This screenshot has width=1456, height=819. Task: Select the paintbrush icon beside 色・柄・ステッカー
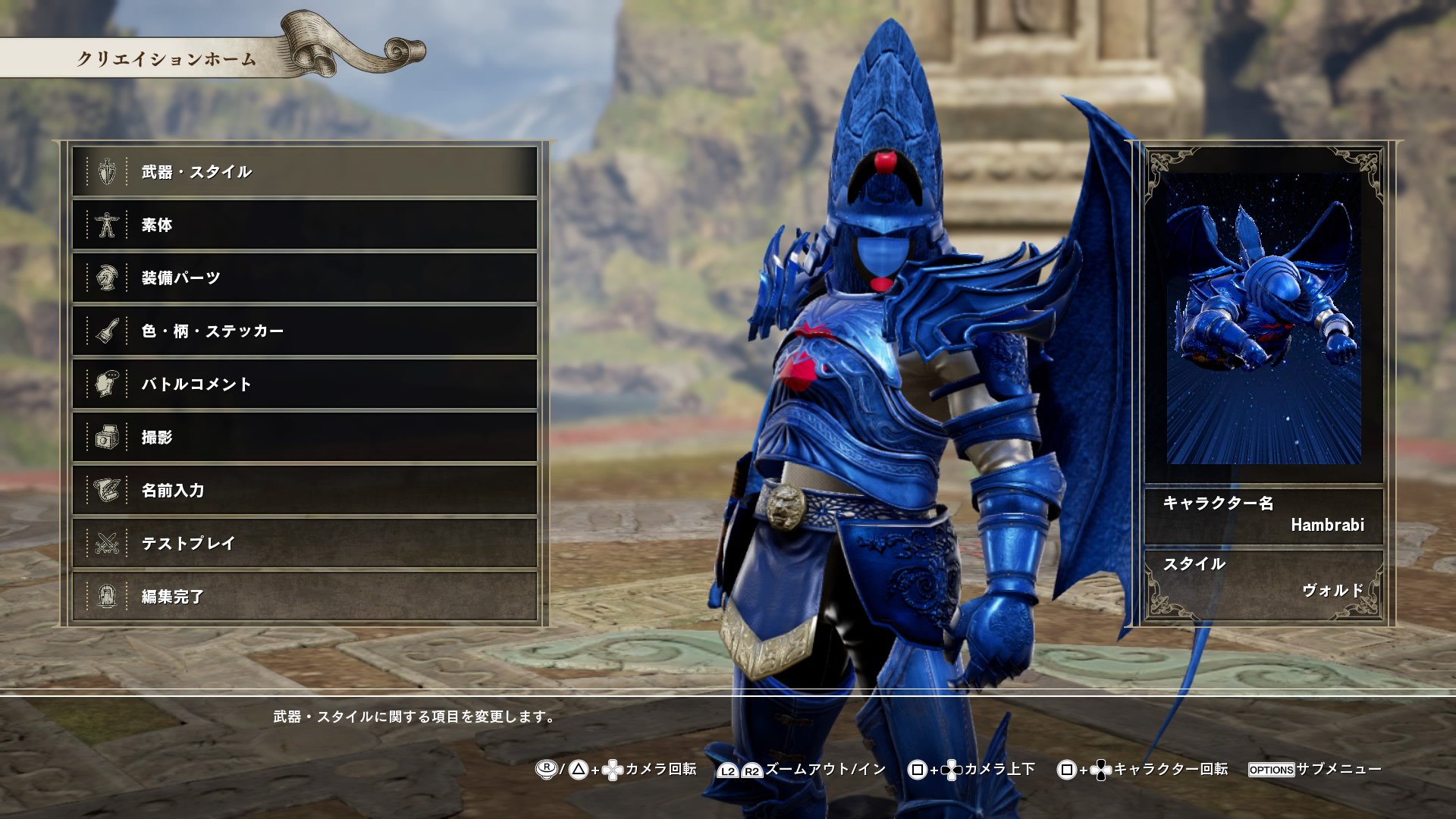pyautogui.click(x=106, y=331)
